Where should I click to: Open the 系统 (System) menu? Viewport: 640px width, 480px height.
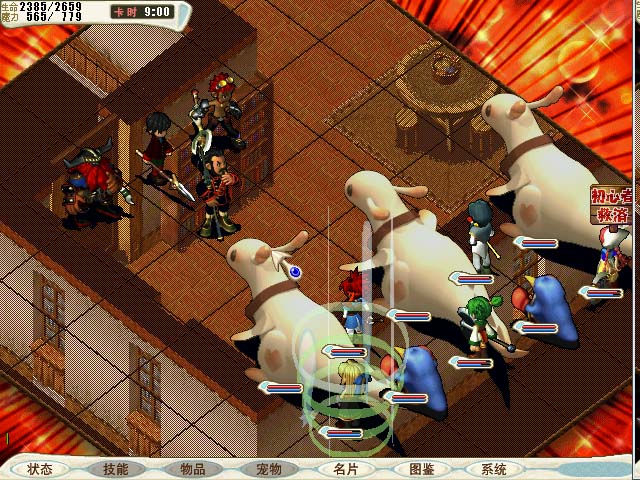tap(494, 469)
